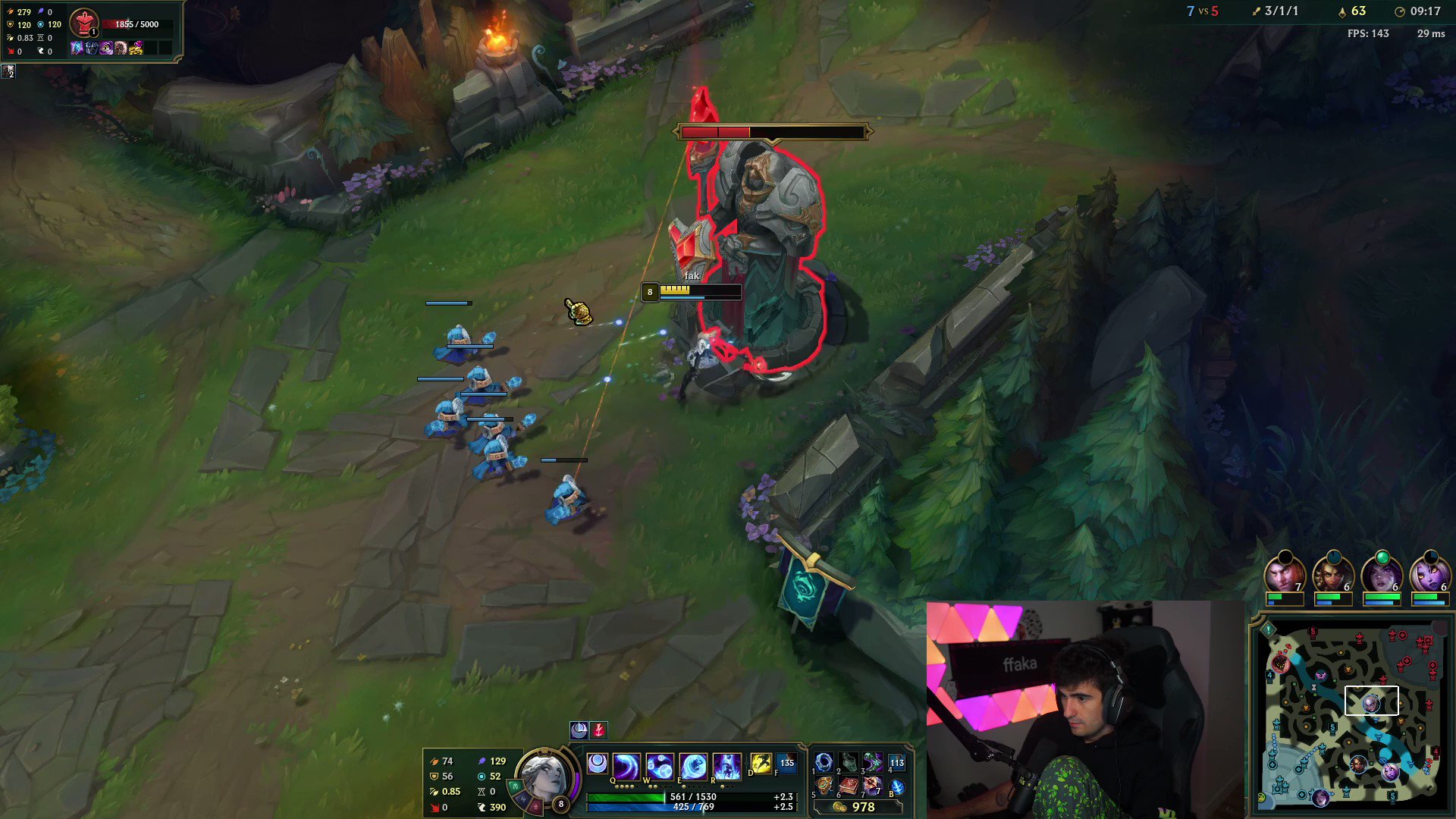Click the 3/1/1 KDA indicator
The width and height of the screenshot is (1456, 819).
[1281, 11]
